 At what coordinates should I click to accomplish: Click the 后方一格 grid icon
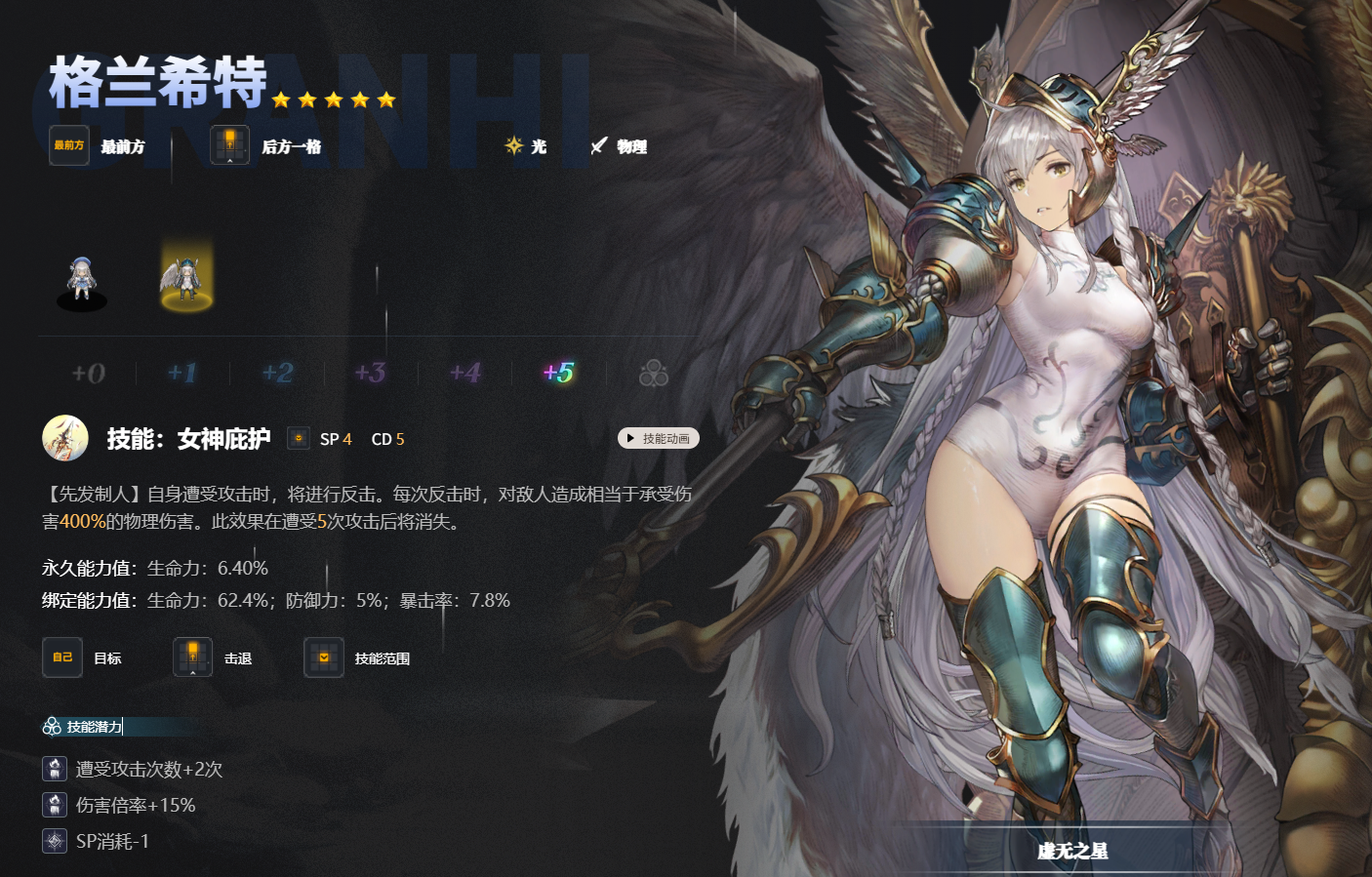pyautogui.click(x=230, y=145)
